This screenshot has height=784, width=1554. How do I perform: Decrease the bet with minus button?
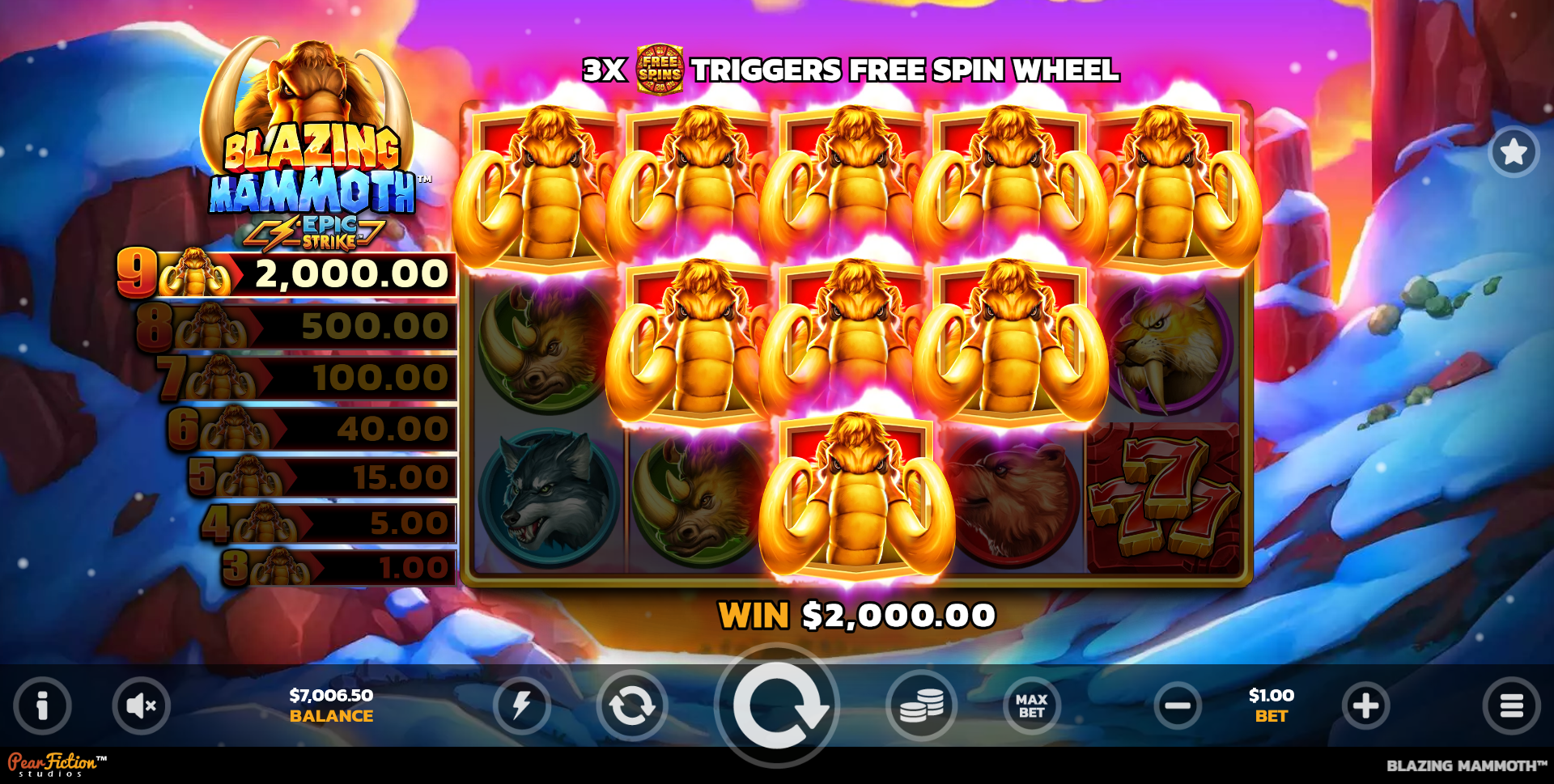(x=1178, y=705)
